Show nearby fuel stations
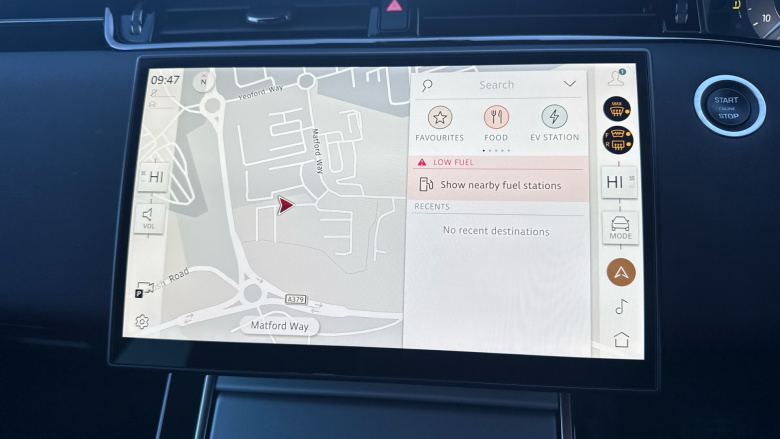Screen dimensions: 780x439 (500, 185)
